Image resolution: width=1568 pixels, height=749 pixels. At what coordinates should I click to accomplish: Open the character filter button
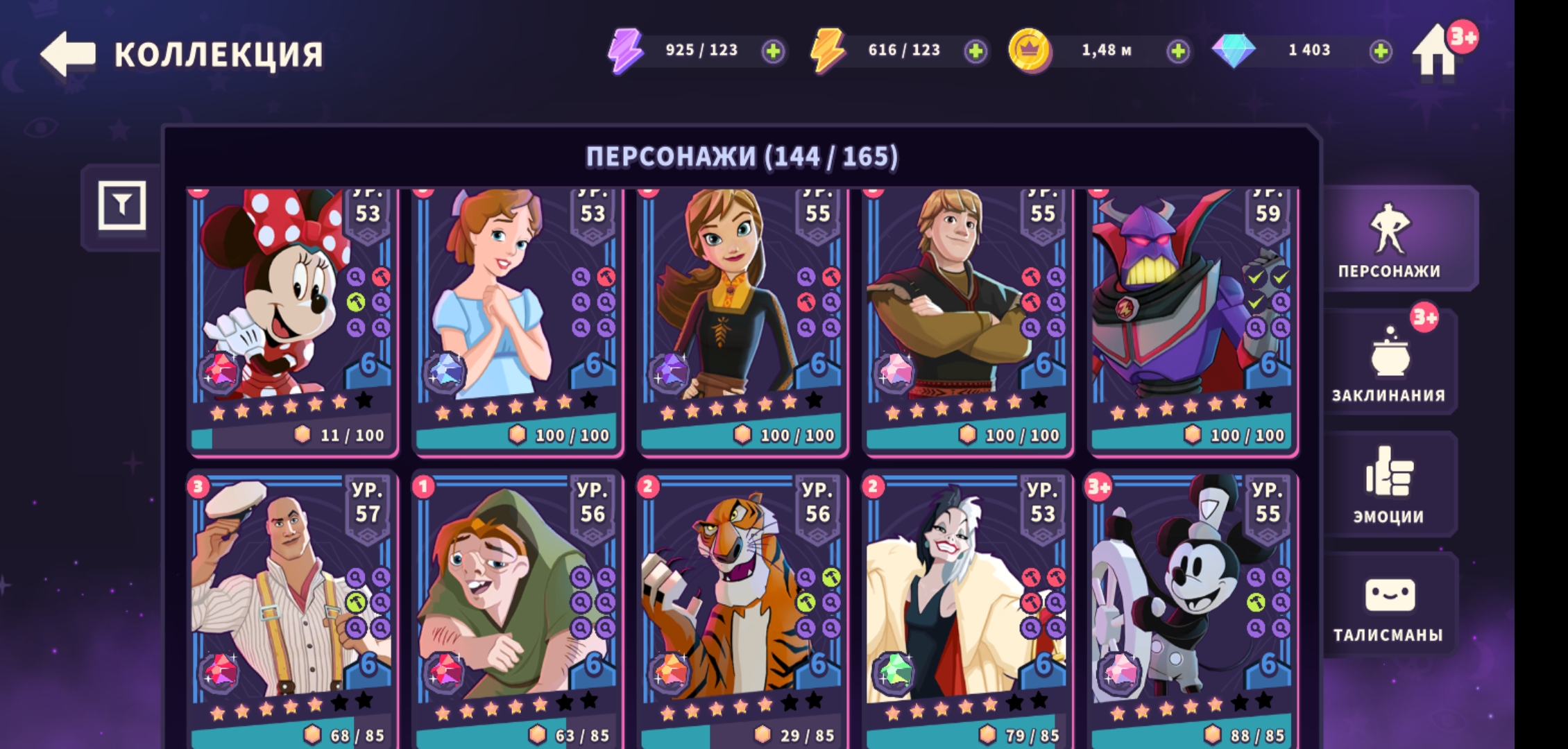click(122, 205)
